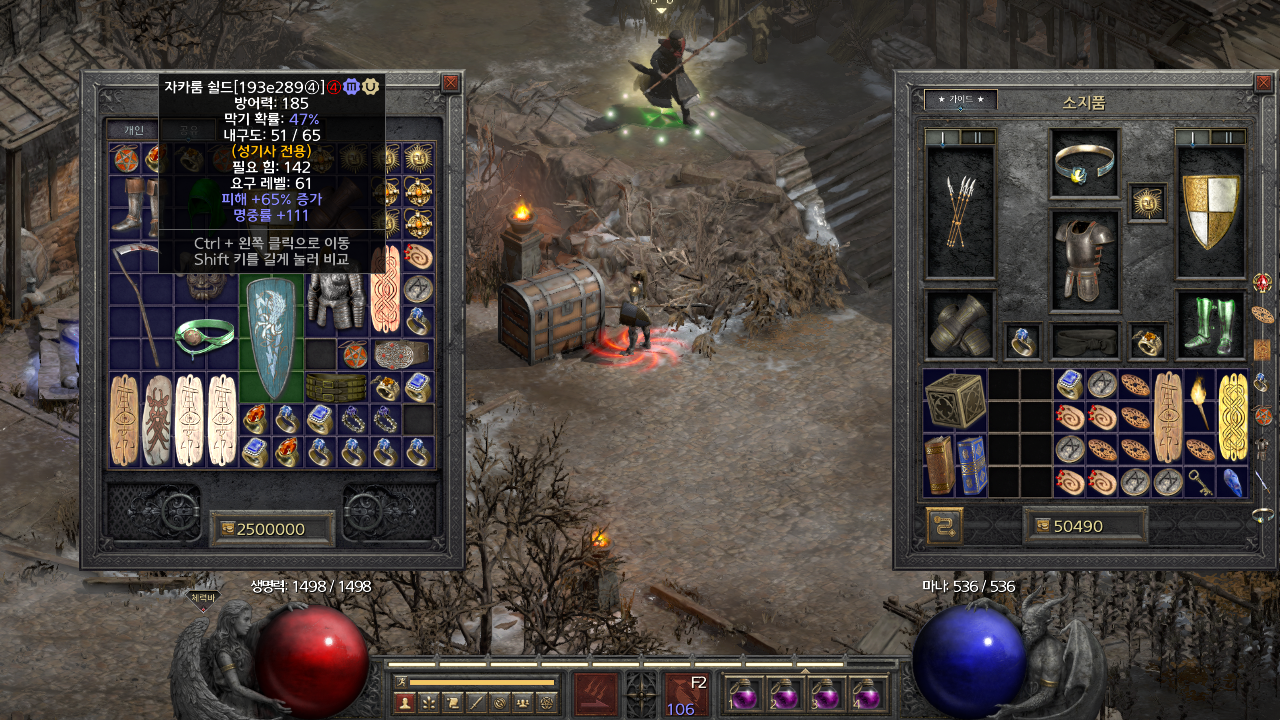
Task: Select the torch charm in inventory
Action: [1201, 401]
